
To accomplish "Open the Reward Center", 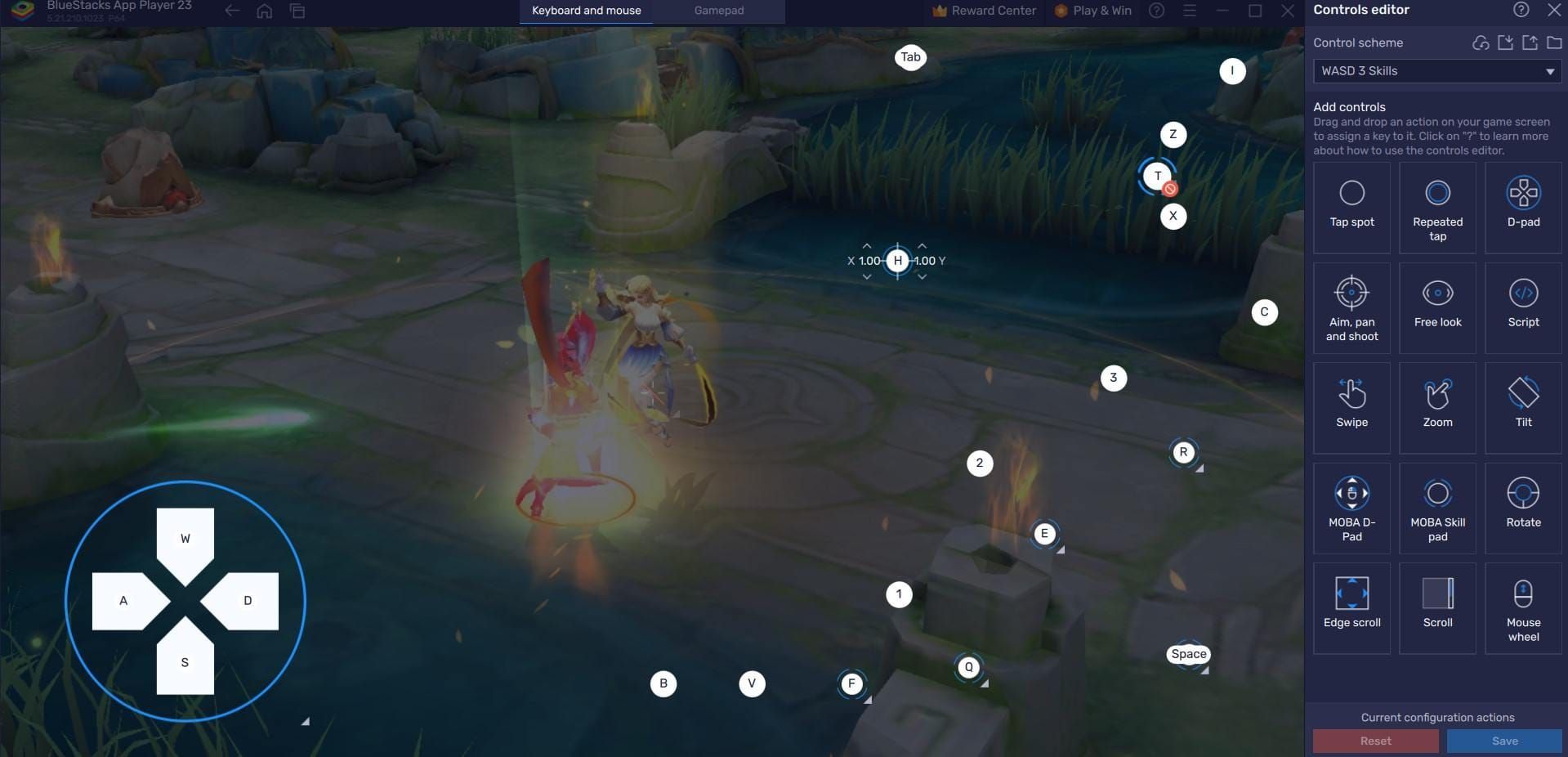I will point(984,11).
